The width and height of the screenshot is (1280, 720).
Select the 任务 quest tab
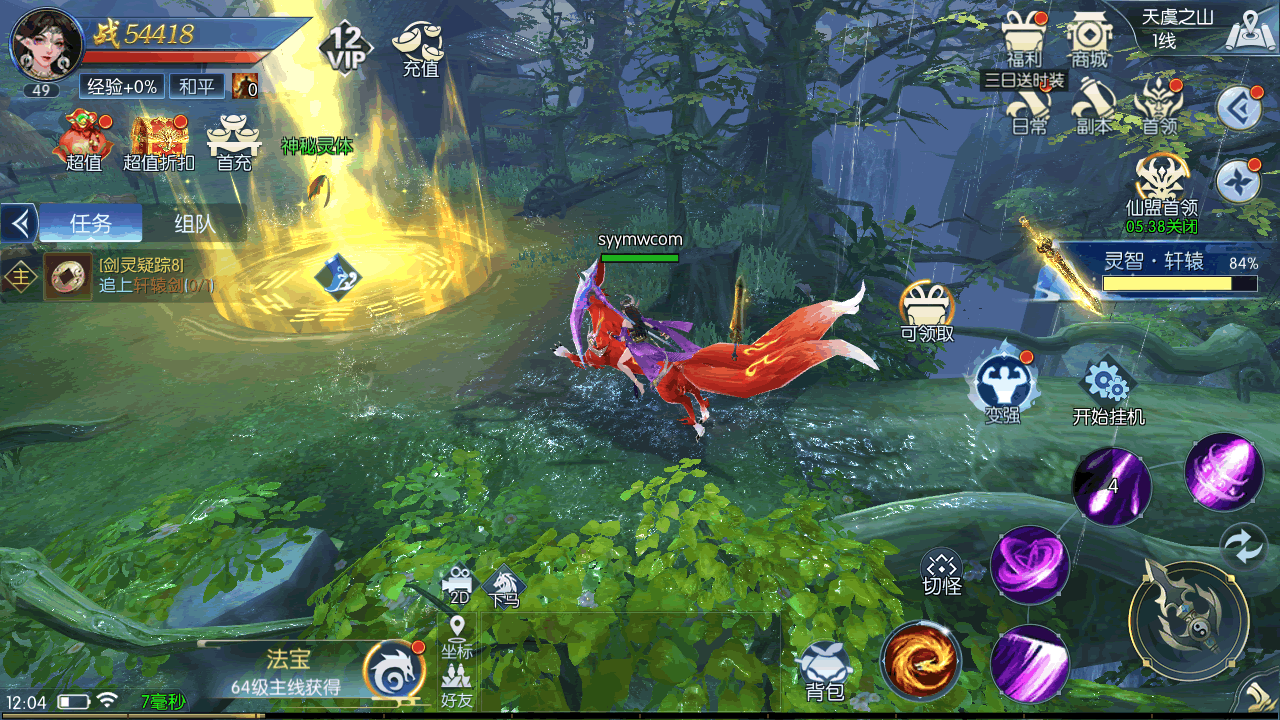click(91, 223)
